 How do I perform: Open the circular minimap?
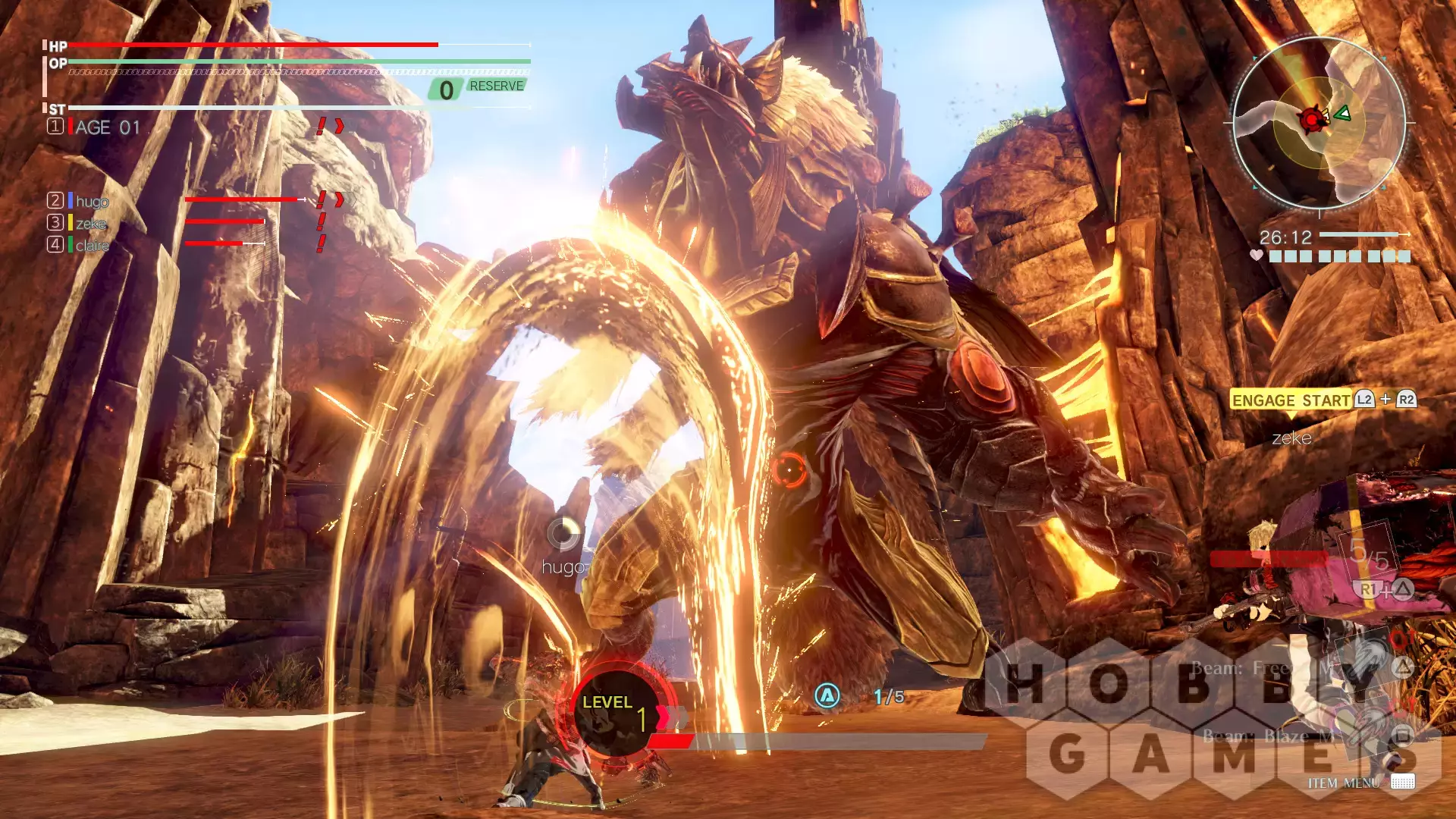(1319, 123)
